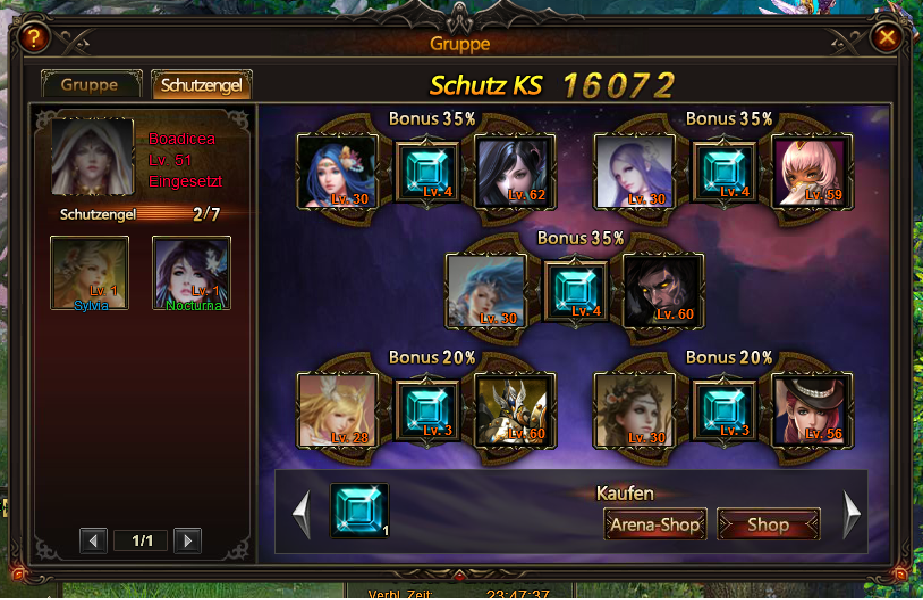Choose the Sylvia guardian angel
Viewport: 923px width, 600px height.
pos(90,273)
